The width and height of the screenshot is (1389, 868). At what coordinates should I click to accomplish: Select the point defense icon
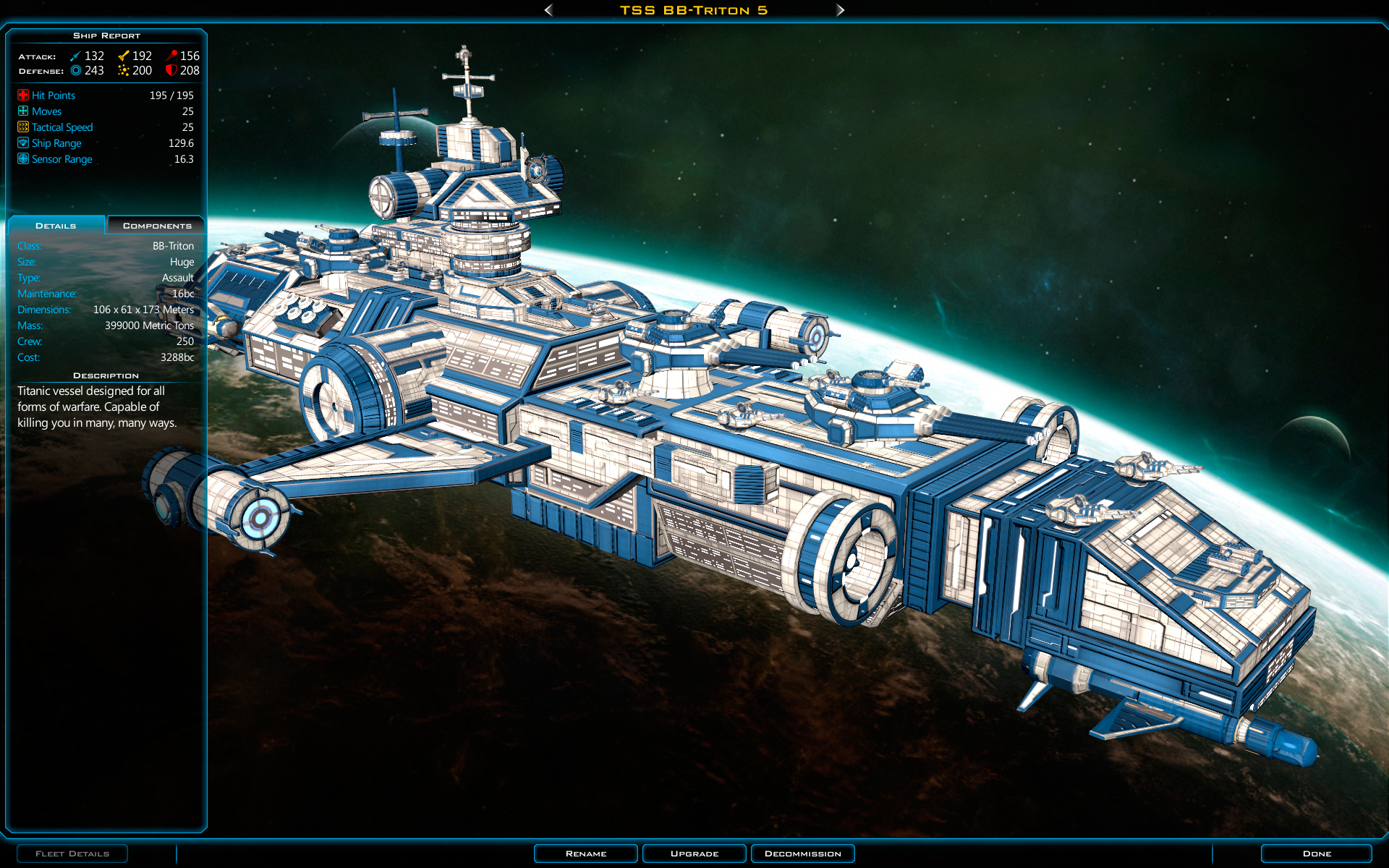[122, 70]
